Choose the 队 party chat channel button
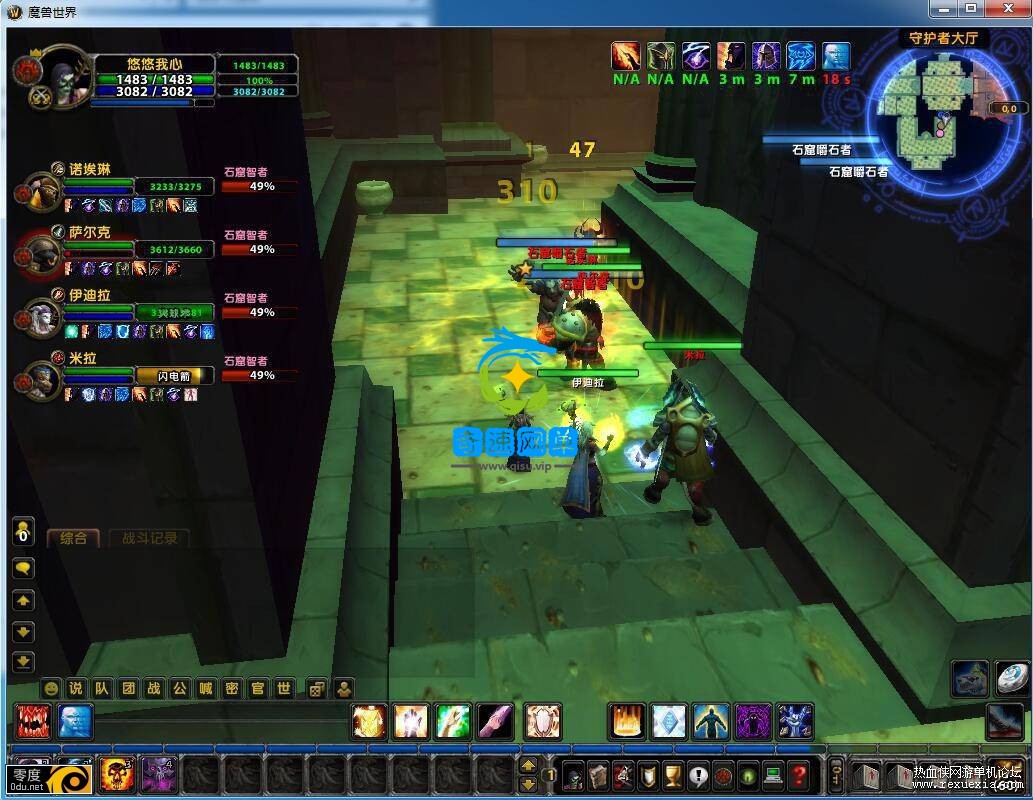1033x800 pixels. (x=102, y=688)
